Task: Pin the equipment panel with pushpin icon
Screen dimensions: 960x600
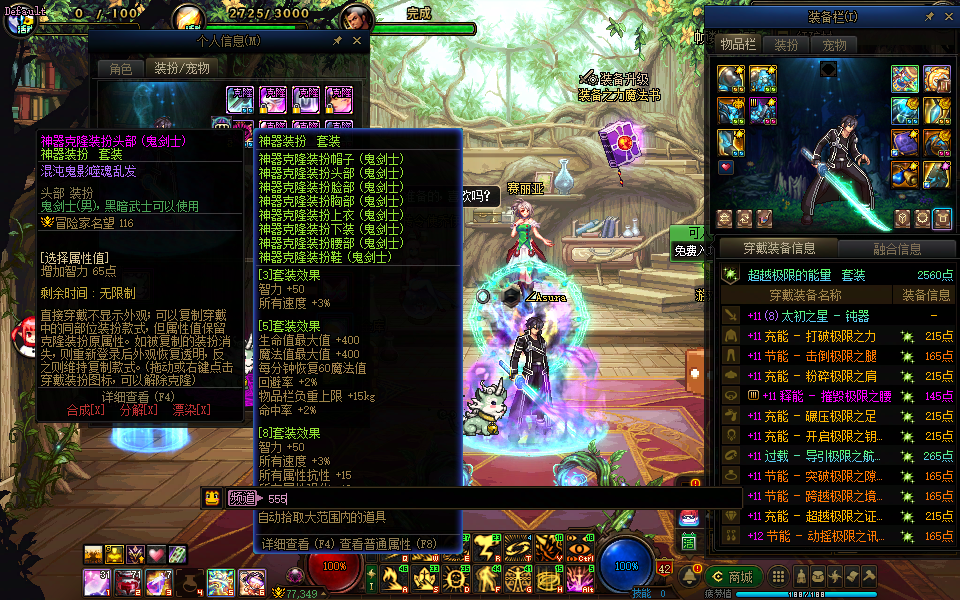Action: (929, 17)
